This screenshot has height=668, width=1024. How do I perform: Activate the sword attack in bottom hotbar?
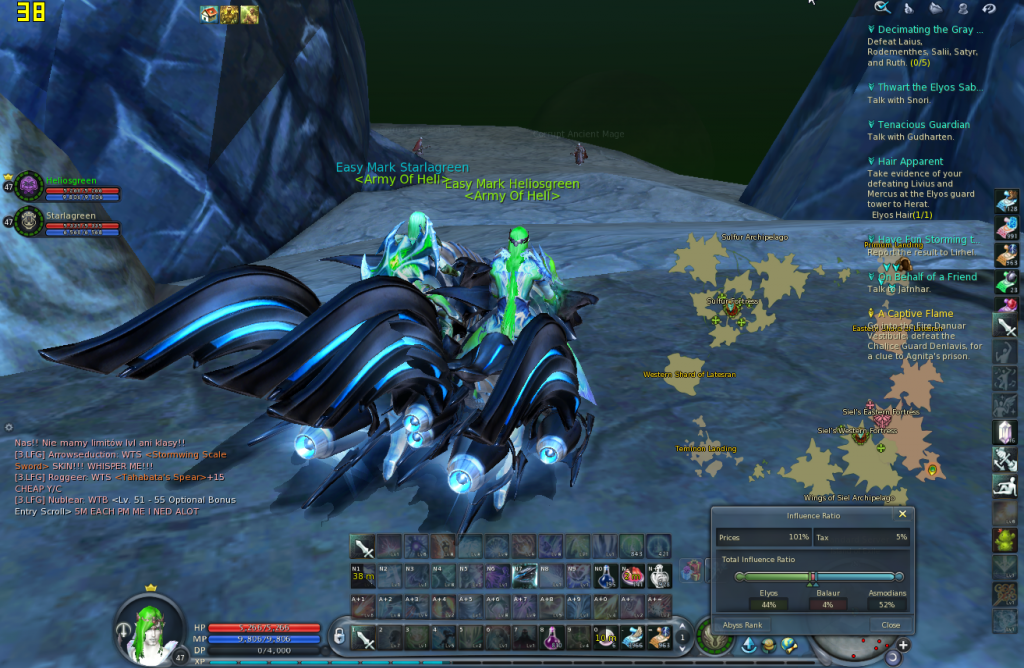point(363,636)
